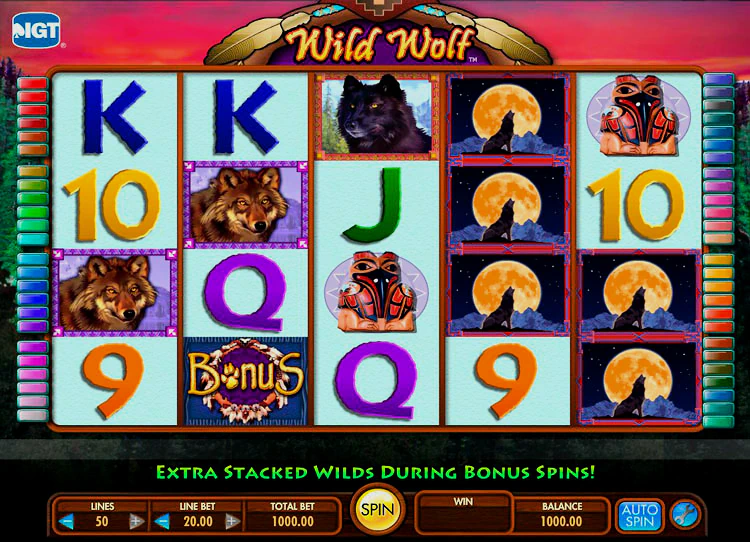Screen dimensions: 750x542
Task: Increase the number of lines
Action: tap(136, 521)
